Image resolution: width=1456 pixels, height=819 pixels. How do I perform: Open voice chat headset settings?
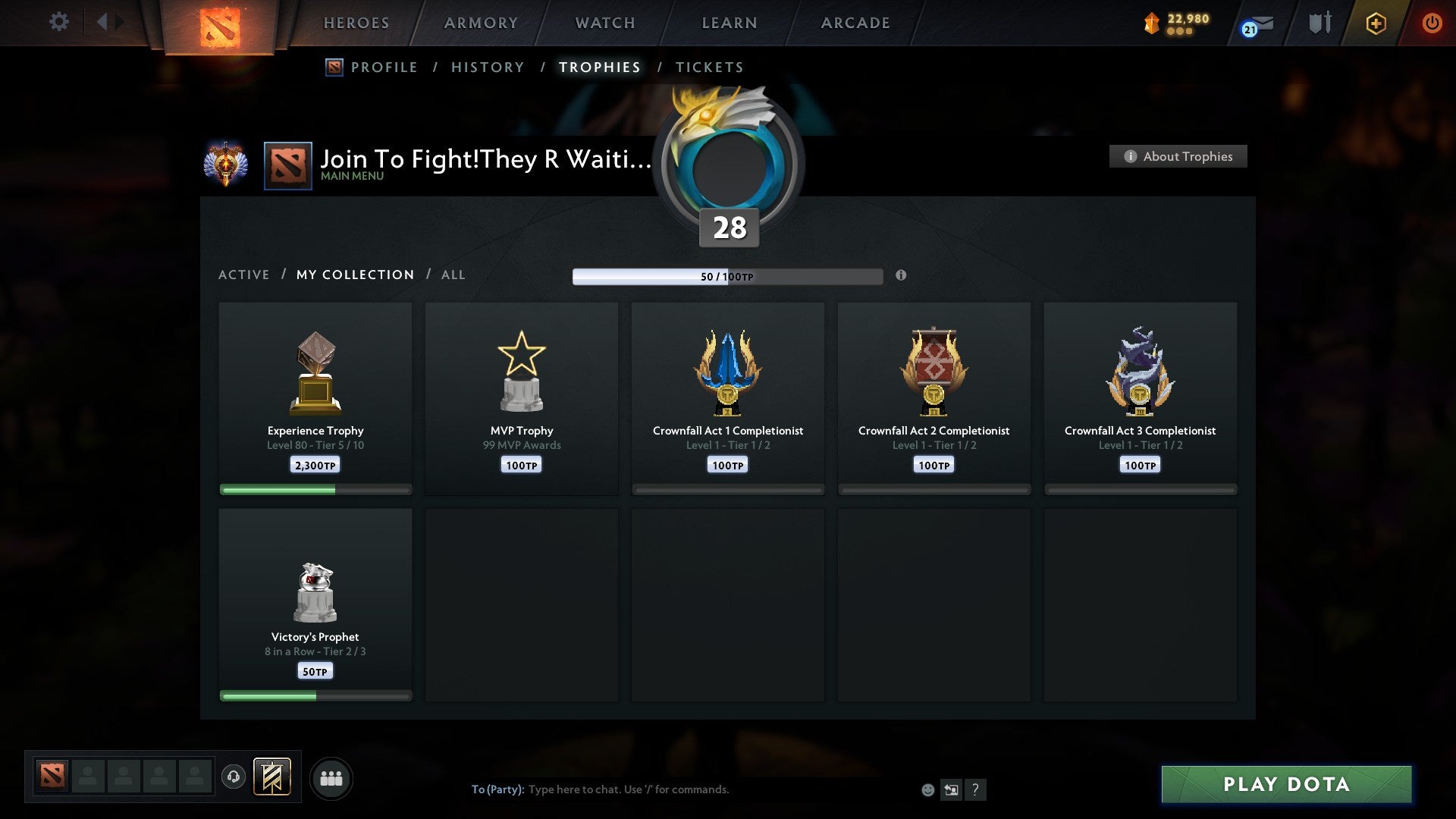[x=234, y=778]
